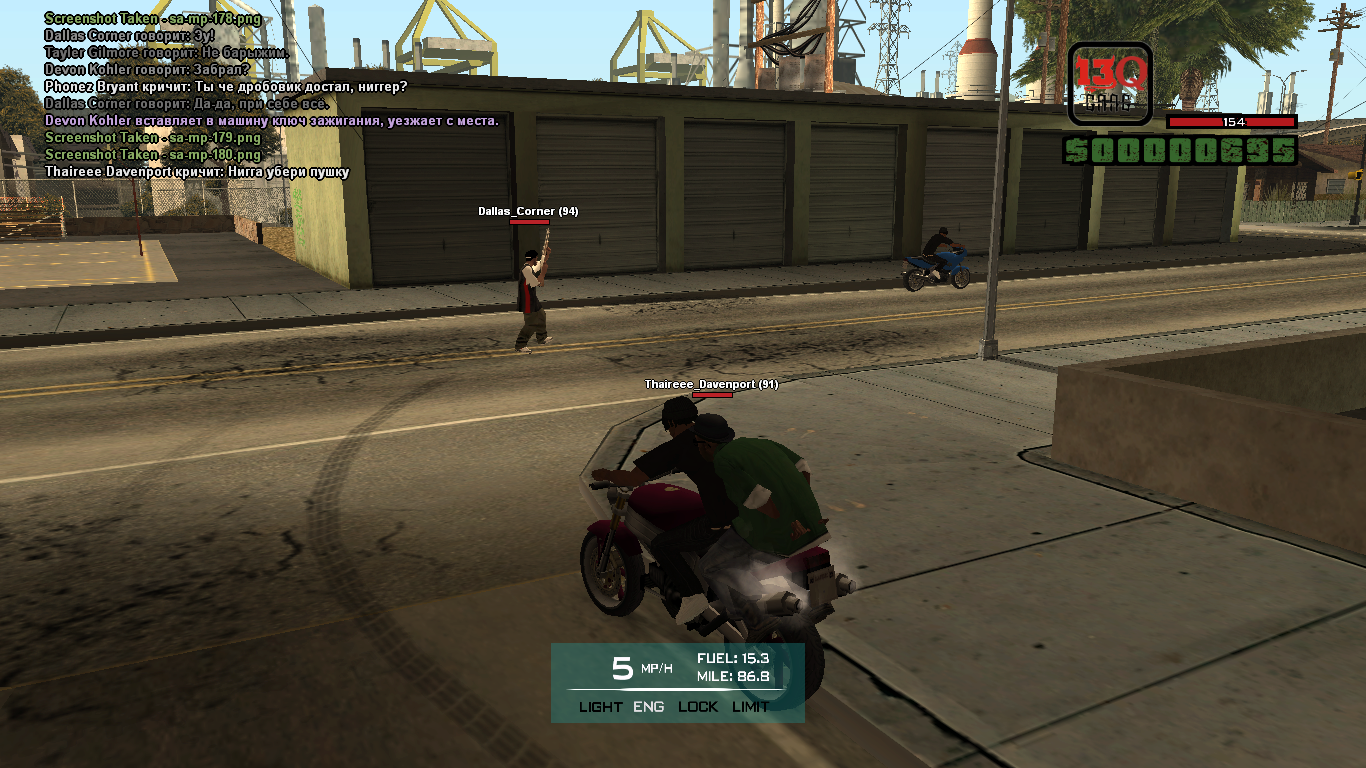This screenshot has height=768, width=1366.
Task: Toggle the LIMIT speed limiter indicator
Action: 750,707
